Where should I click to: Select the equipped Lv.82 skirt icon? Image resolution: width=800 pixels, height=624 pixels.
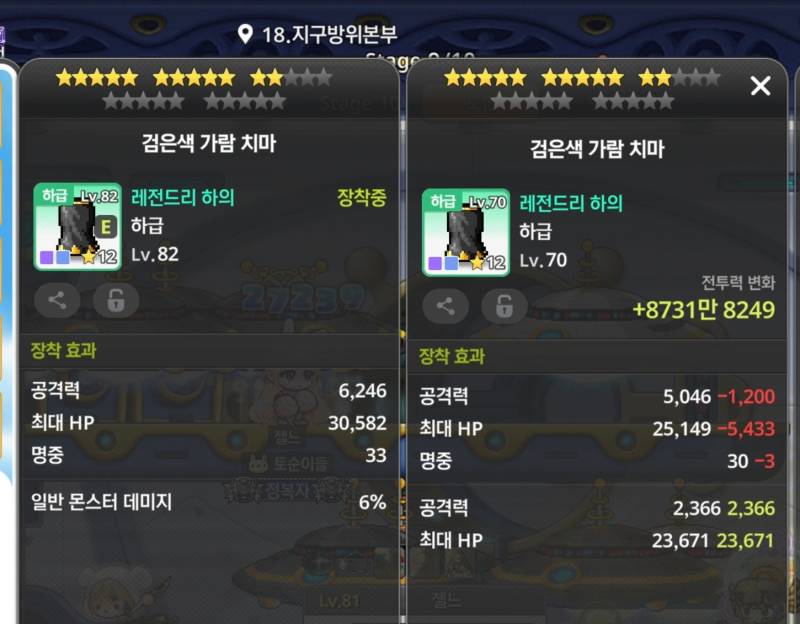click(x=77, y=227)
